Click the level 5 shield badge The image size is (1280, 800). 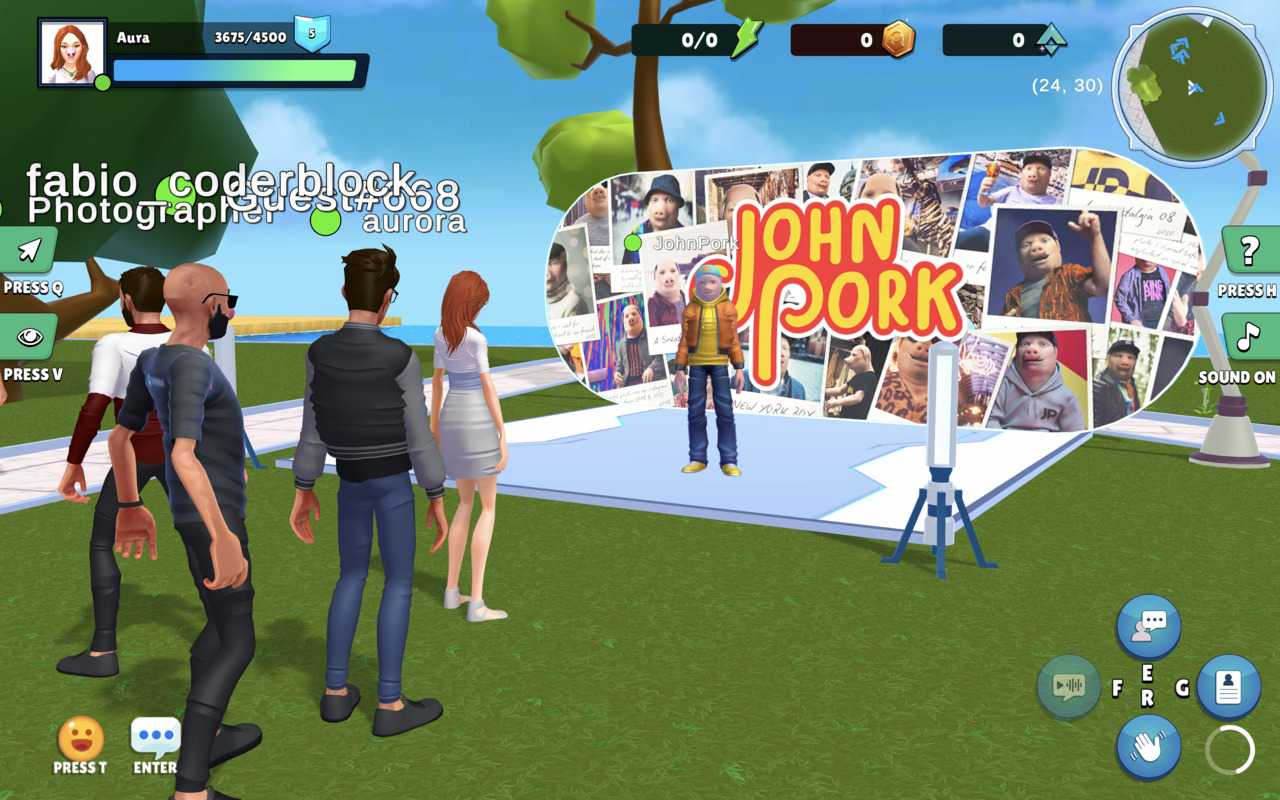point(312,34)
